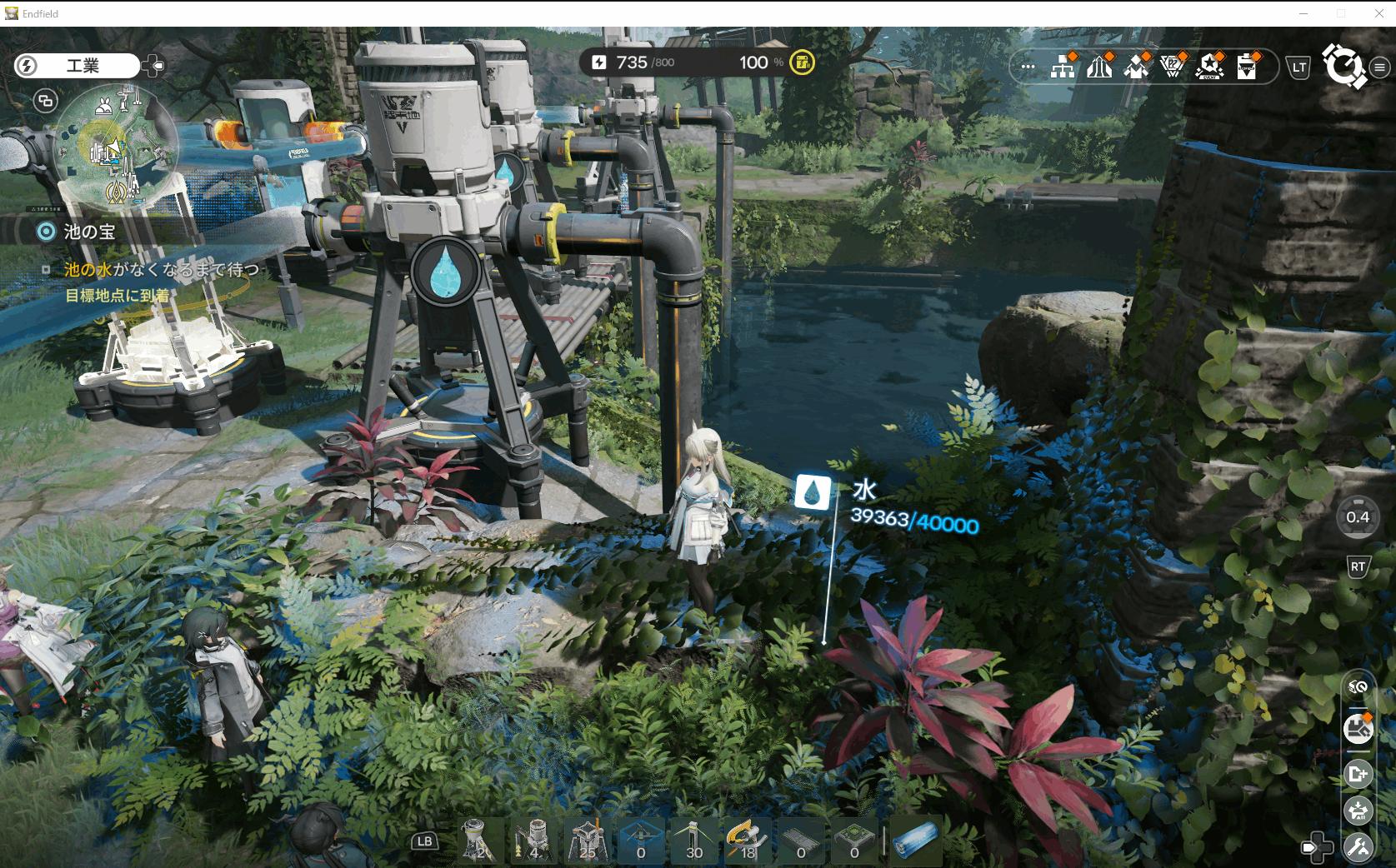Select the blue pipe hotbar slot
Viewport: 1396px width, 868px height.
pyautogui.click(x=915, y=840)
